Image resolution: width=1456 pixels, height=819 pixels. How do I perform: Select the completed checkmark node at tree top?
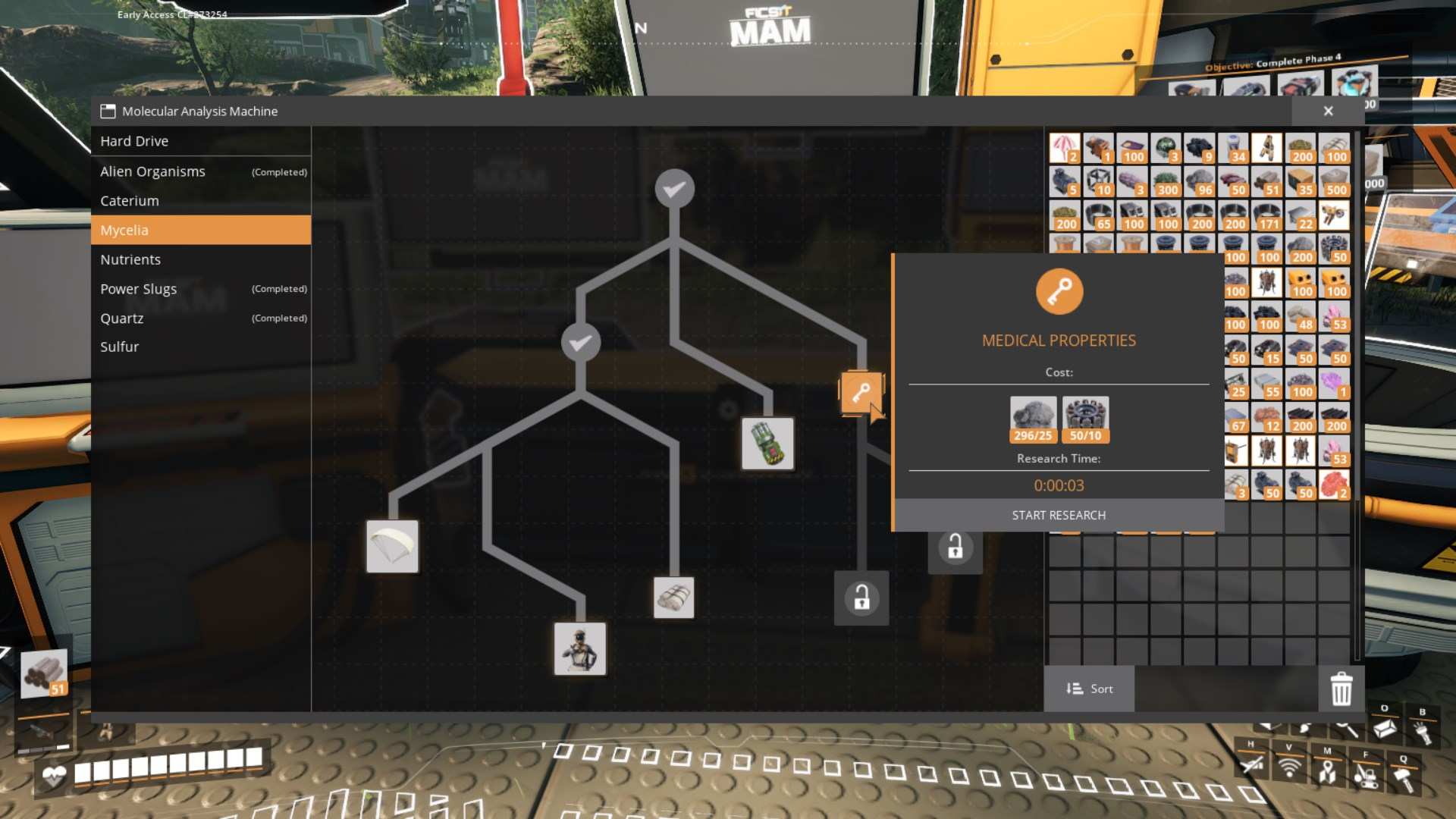(x=674, y=189)
